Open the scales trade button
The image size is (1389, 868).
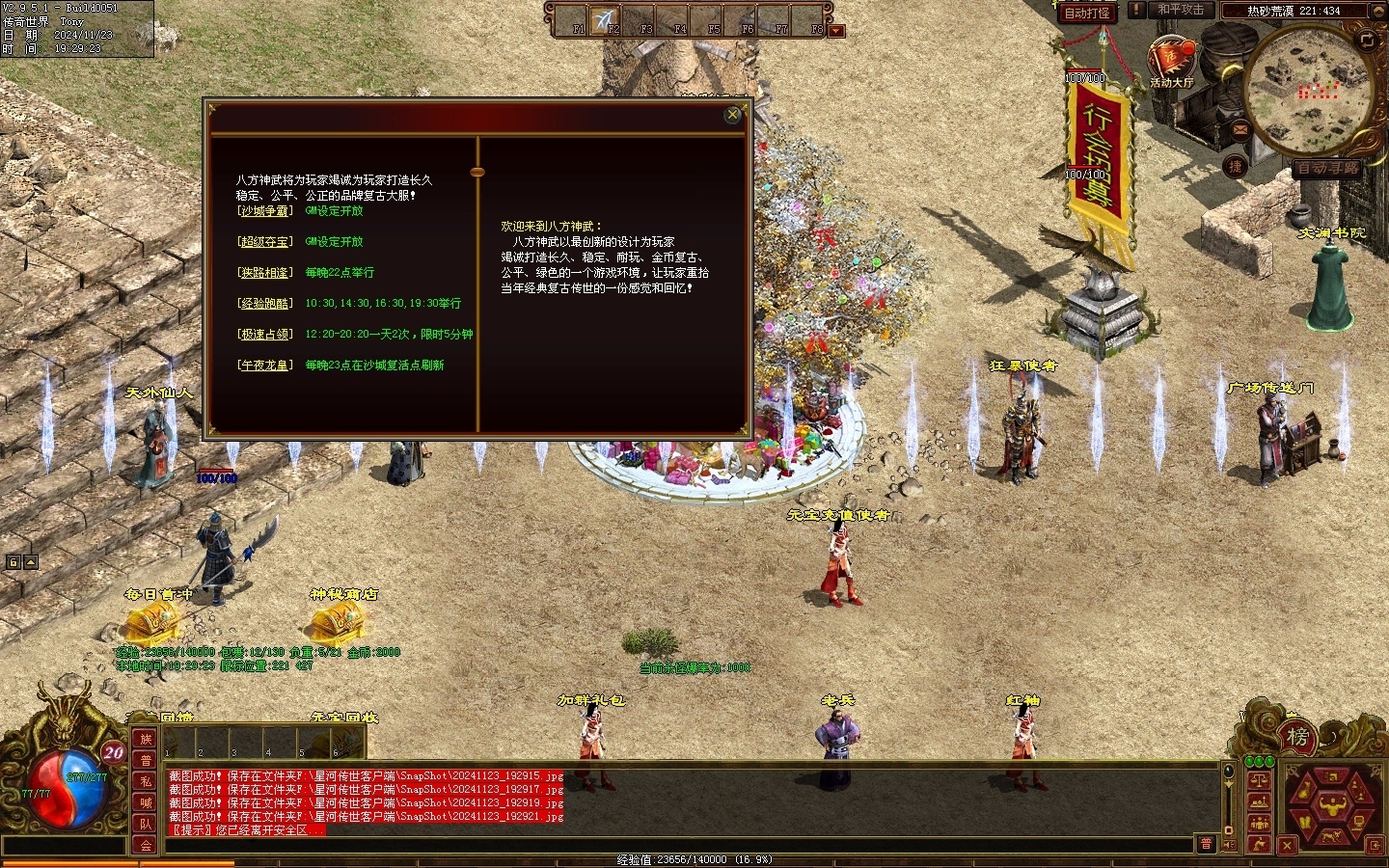point(1258,780)
